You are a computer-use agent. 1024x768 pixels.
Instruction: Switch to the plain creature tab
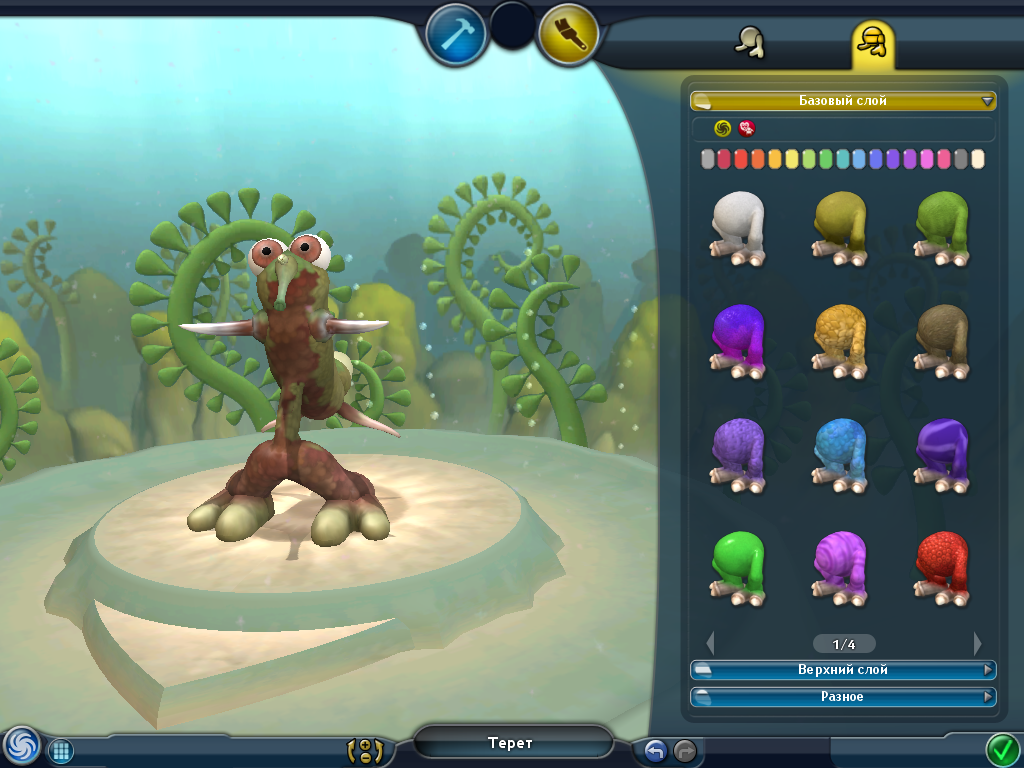coord(748,43)
